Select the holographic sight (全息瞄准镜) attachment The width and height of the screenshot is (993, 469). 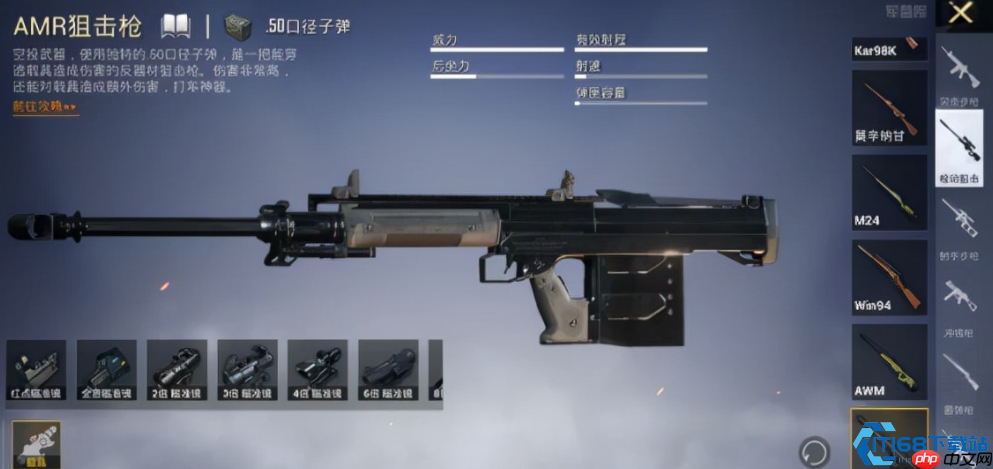106,373
